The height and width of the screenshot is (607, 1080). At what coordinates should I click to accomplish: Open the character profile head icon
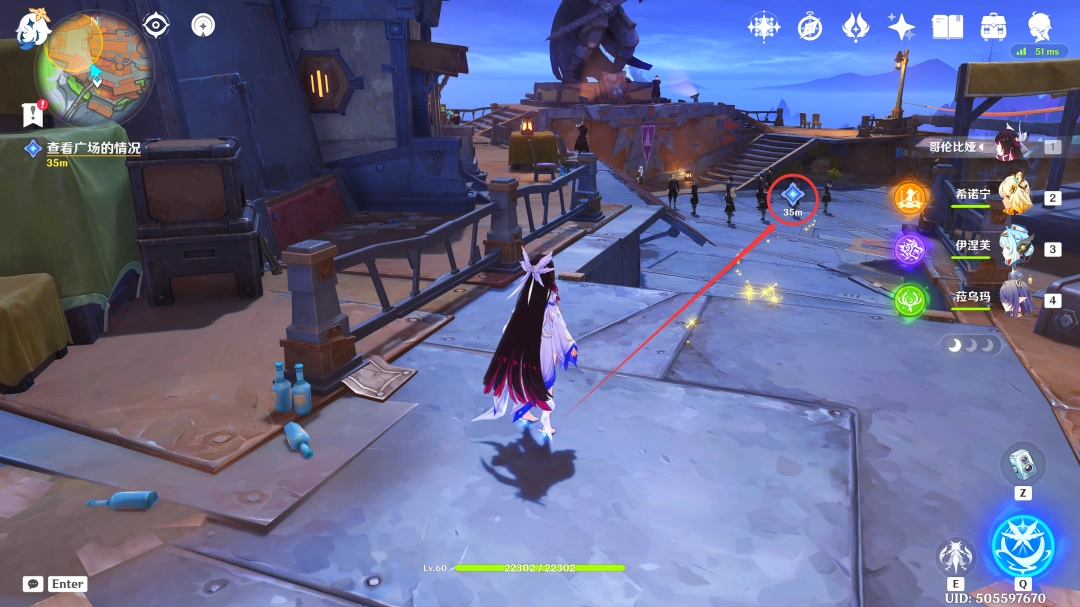(x=1040, y=26)
